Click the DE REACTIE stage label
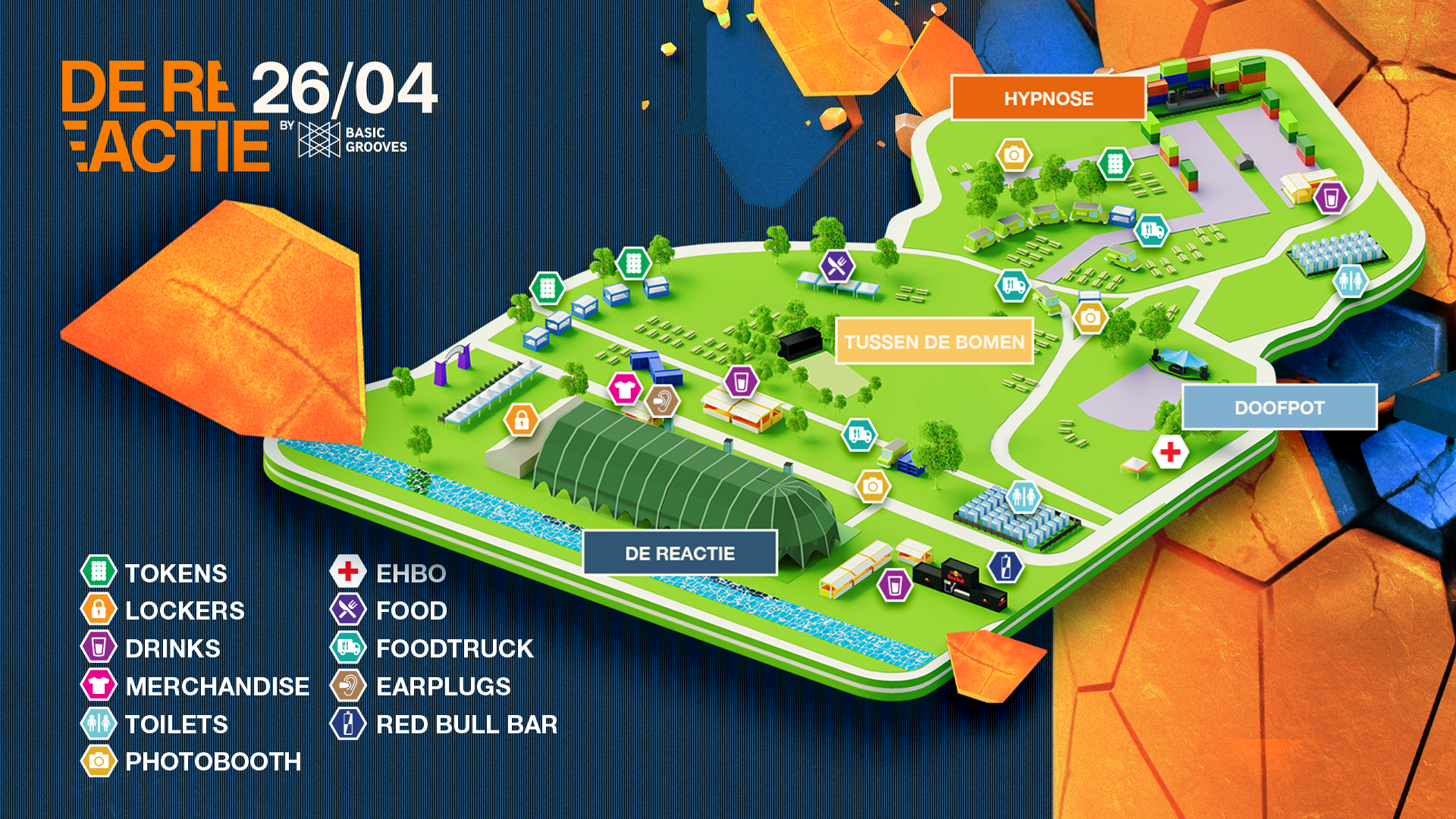The image size is (1456, 819). [x=679, y=553]
